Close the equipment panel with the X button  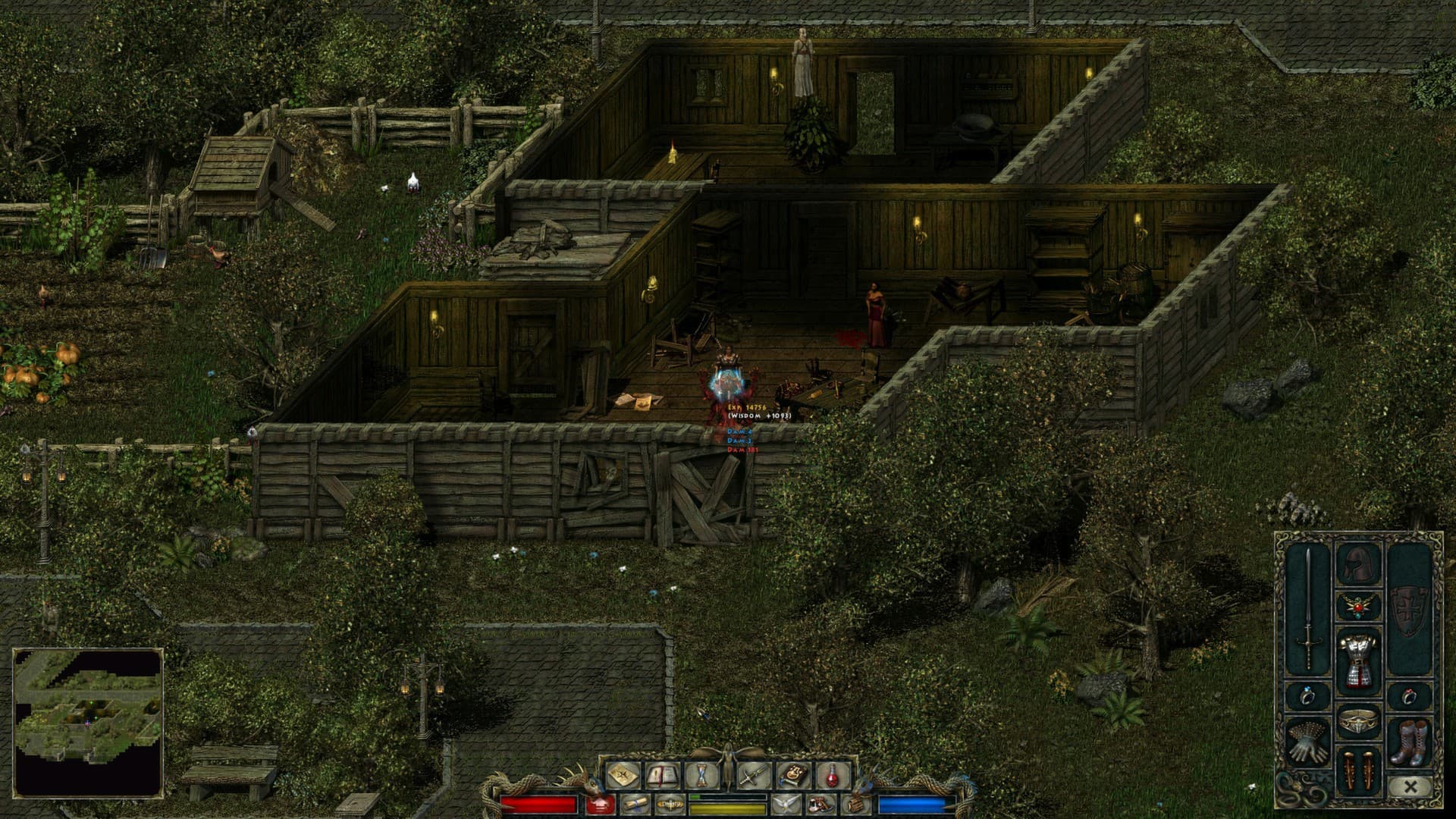(1410, 786)
